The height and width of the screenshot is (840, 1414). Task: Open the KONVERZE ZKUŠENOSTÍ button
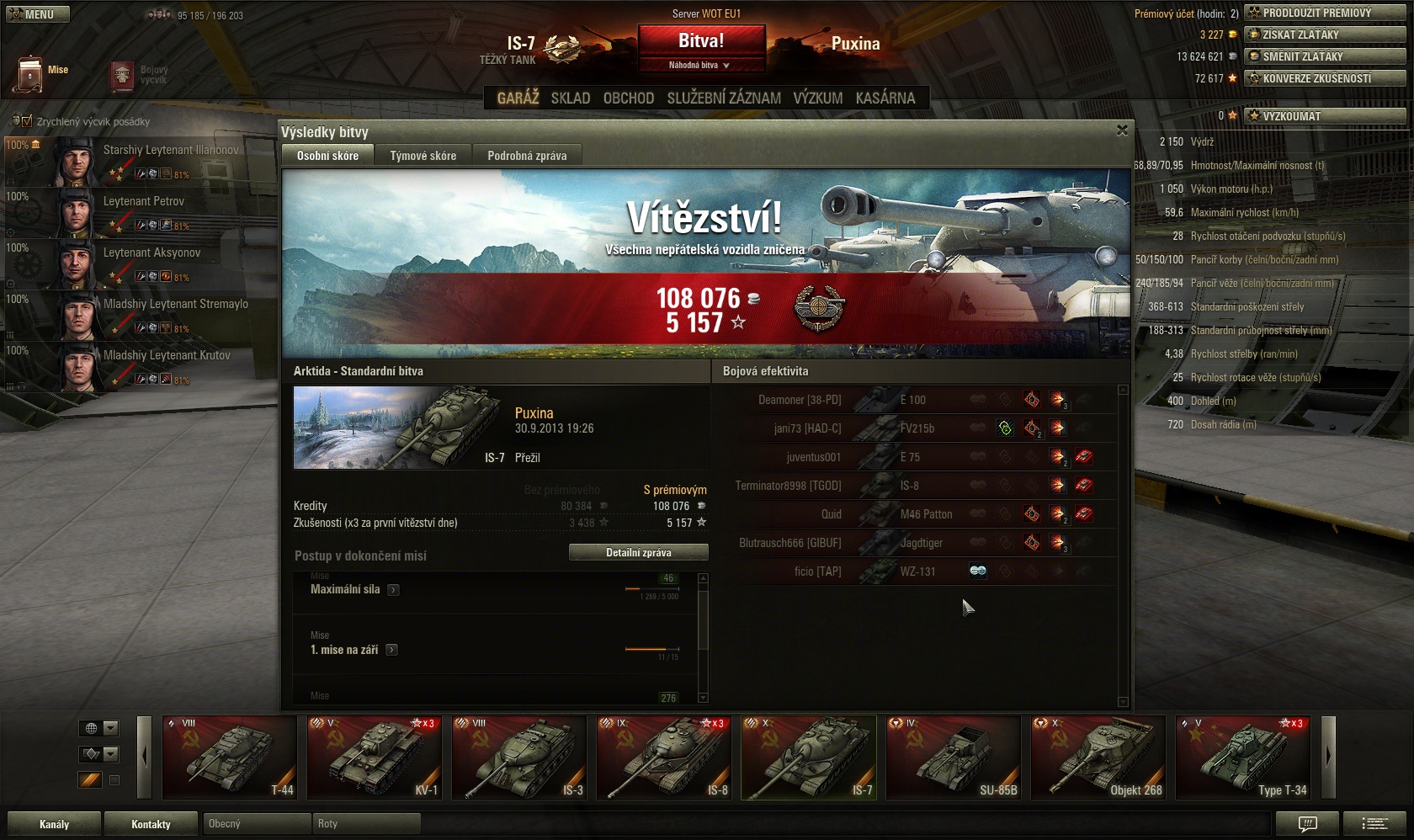coord(1325,79)
